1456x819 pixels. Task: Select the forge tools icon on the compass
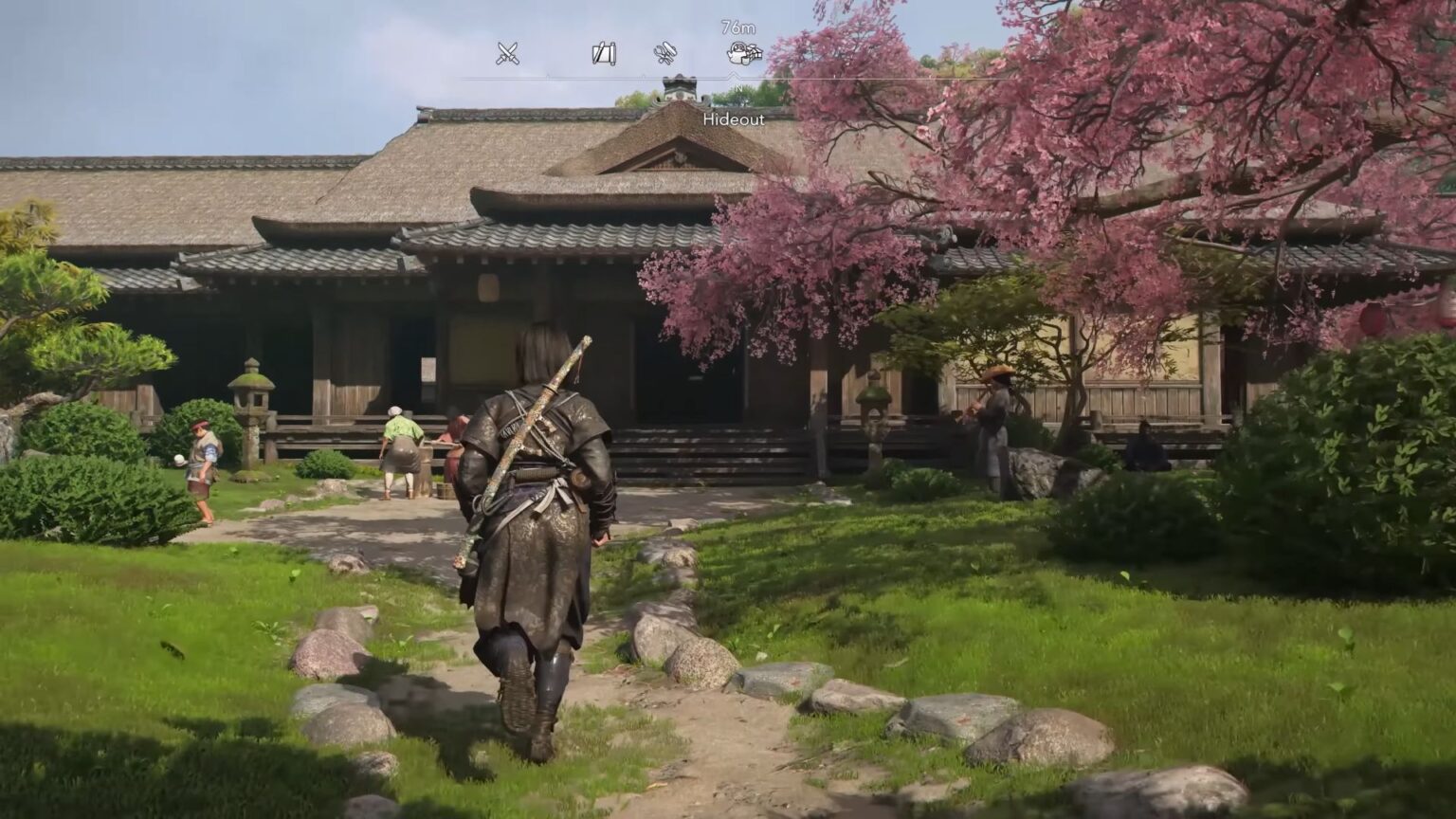click(664, 53)
